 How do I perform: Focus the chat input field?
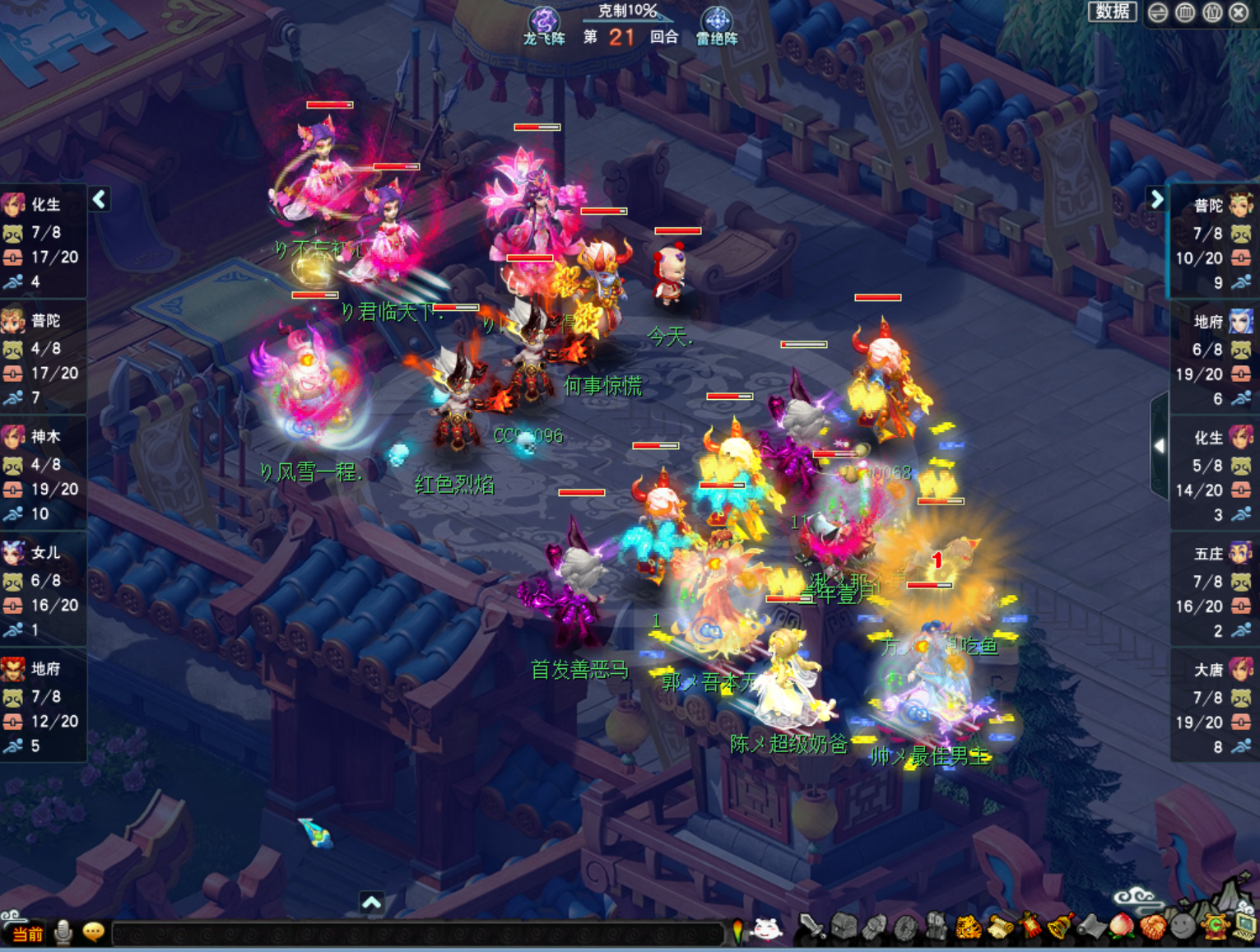(416, 934)
